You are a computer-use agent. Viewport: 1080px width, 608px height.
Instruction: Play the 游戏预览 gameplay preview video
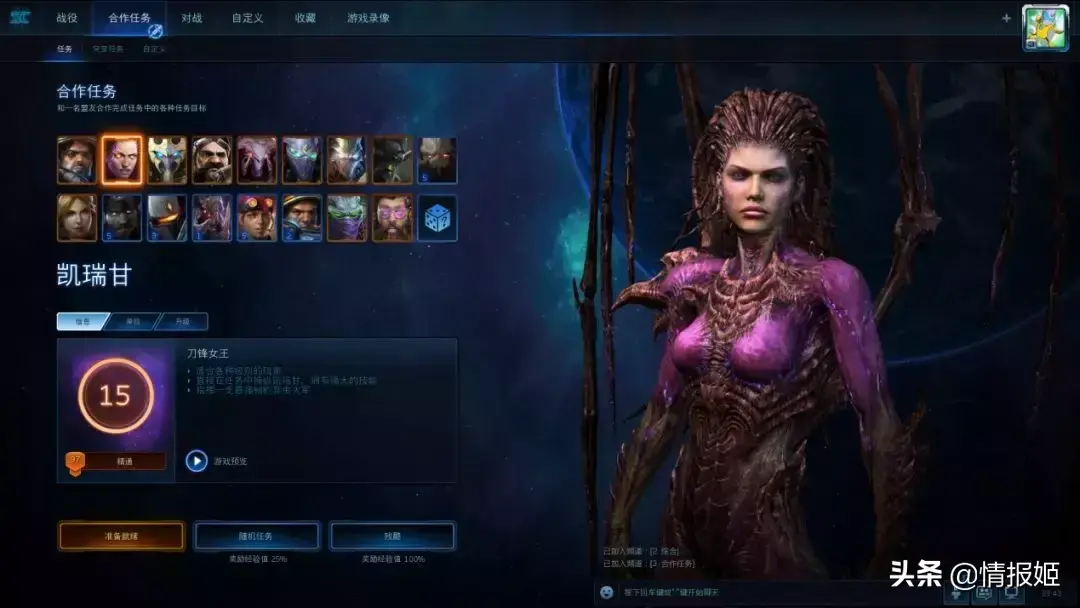pos(197,461)
